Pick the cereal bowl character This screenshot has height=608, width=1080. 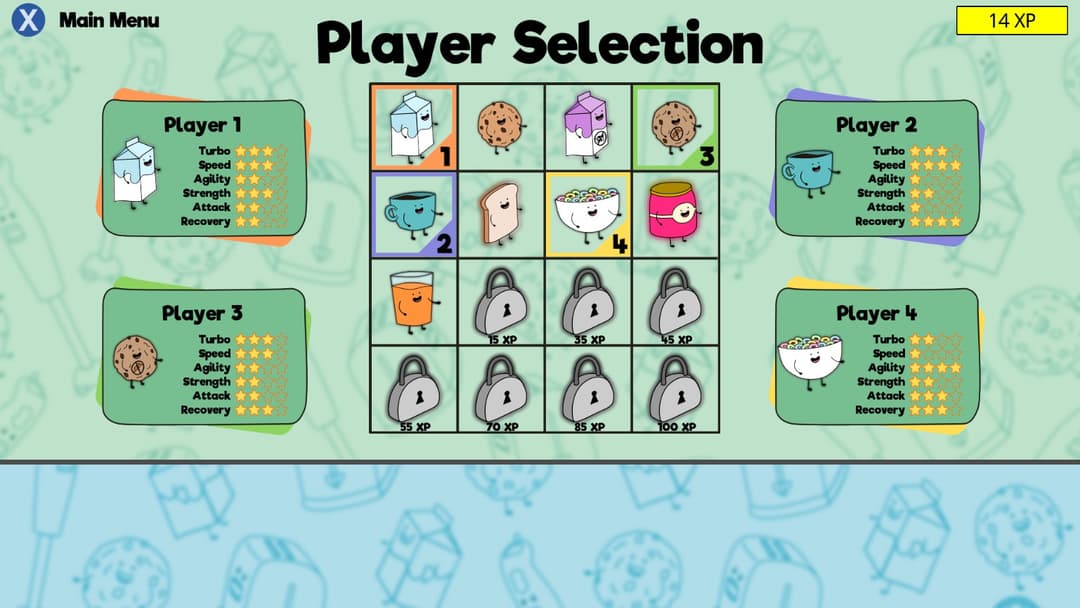click(x=588, y=214)
